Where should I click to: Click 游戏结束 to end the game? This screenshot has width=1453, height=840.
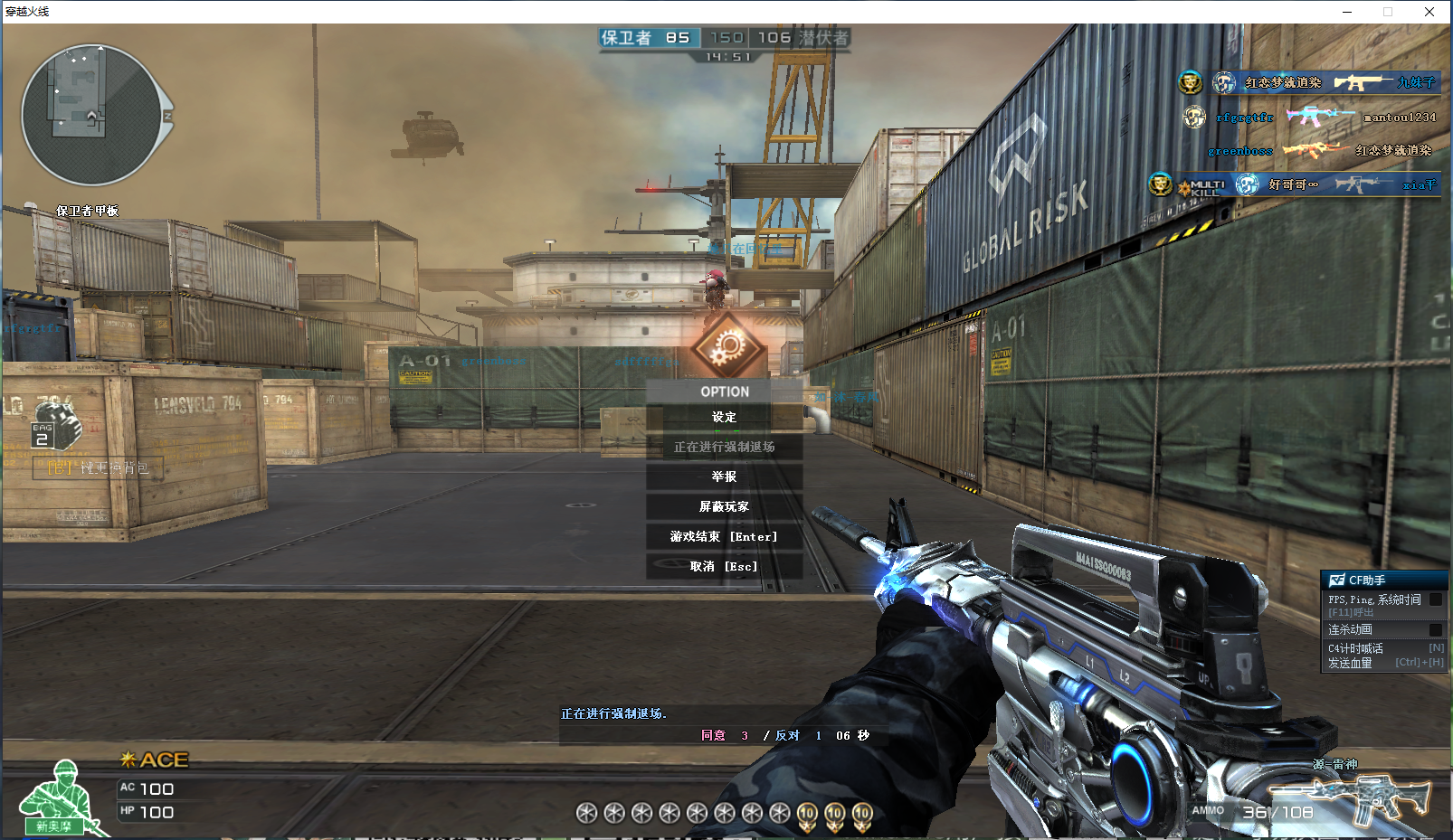(724, 536)
